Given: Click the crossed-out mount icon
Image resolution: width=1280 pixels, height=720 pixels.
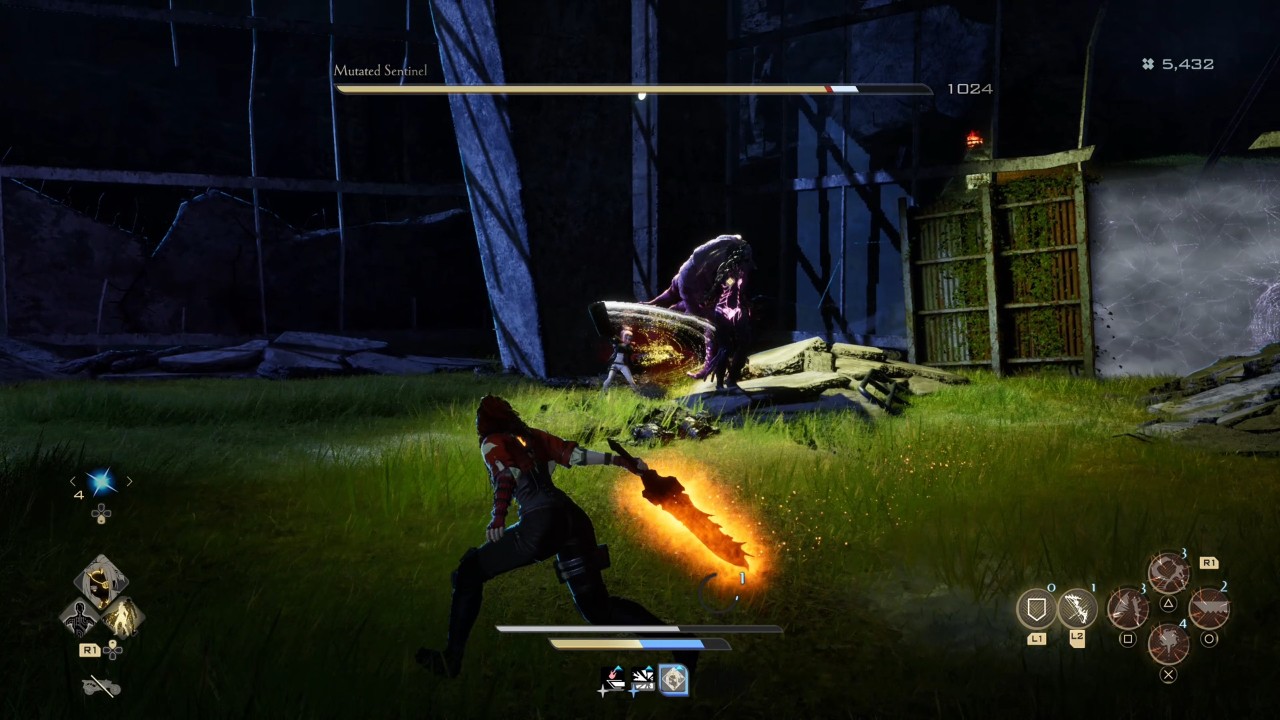Looking at the screenshot, I should point(100,686).
